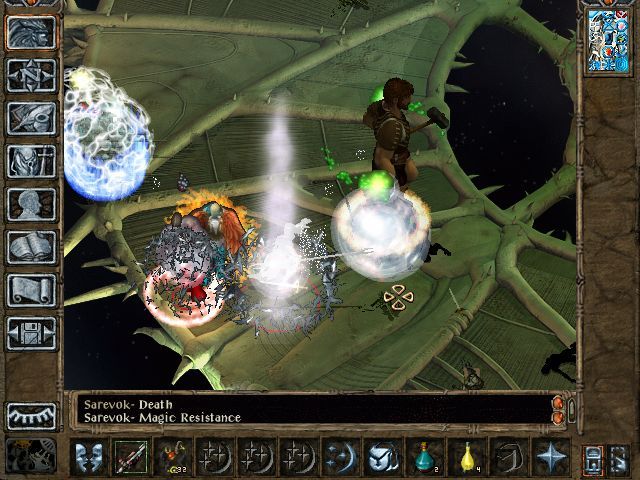Return to the game world view
The height and width of the screenshot is (480, 640).
click(x=31, y=32)
